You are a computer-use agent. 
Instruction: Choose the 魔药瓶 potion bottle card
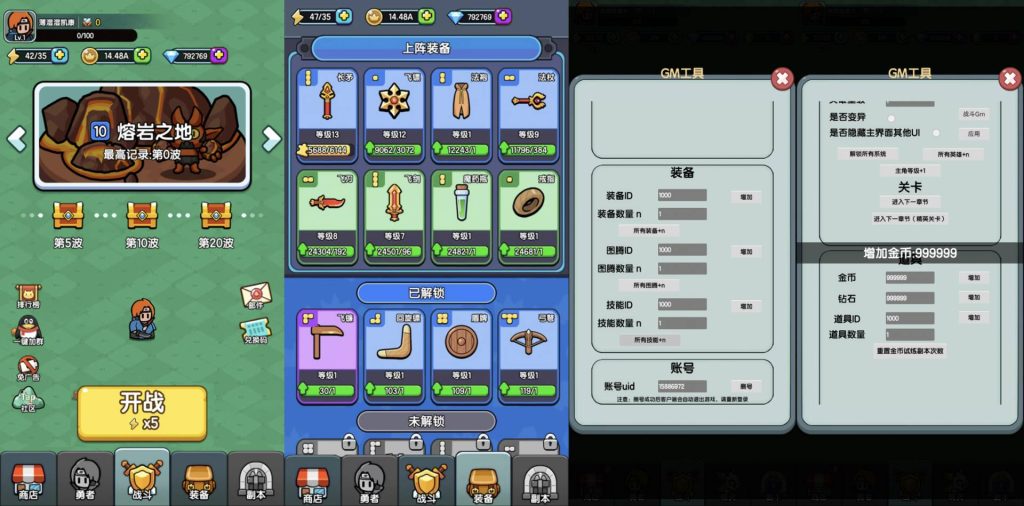tap(460, 215)
